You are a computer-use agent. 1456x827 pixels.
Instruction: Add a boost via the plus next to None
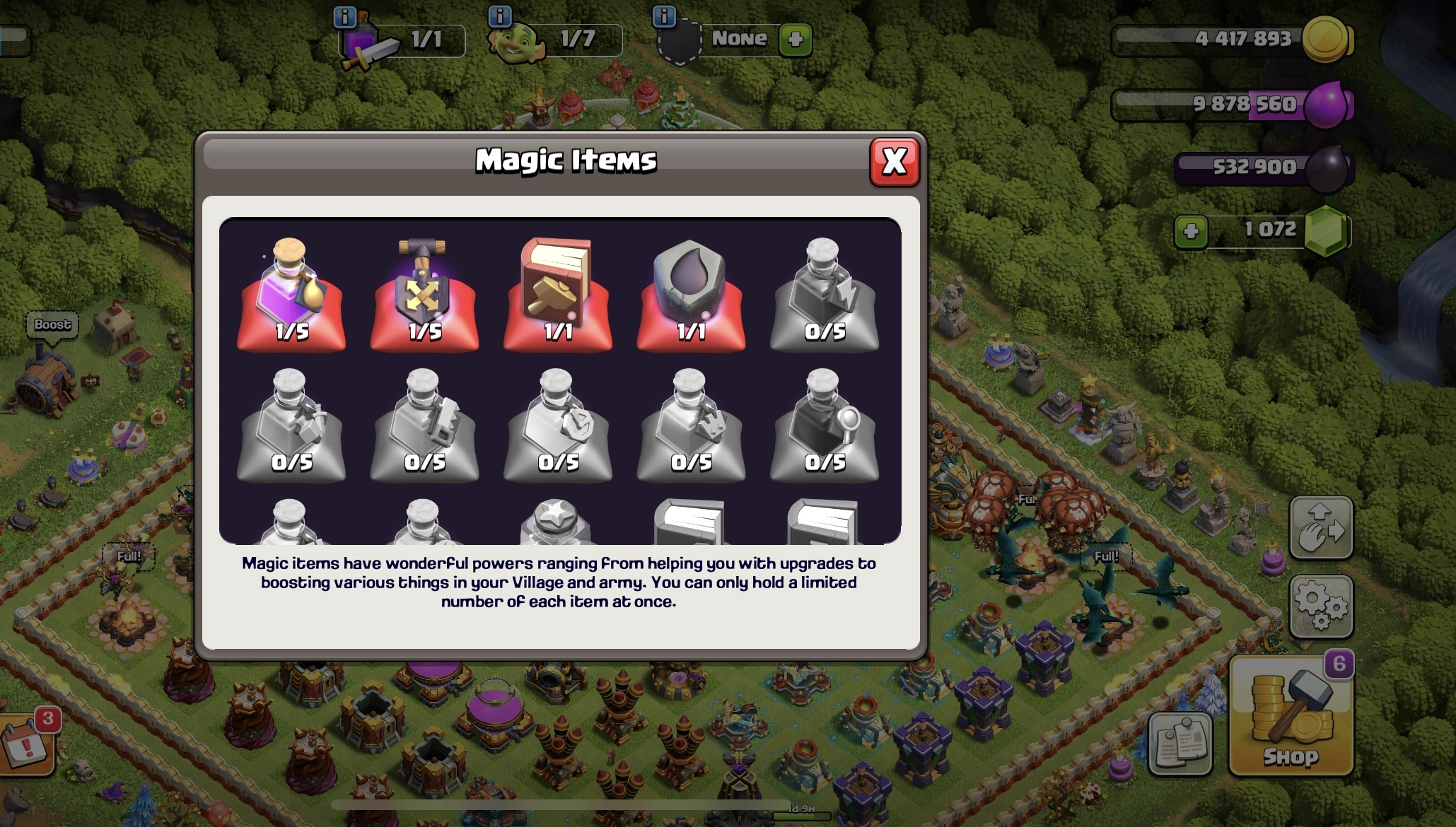(795, 39)
